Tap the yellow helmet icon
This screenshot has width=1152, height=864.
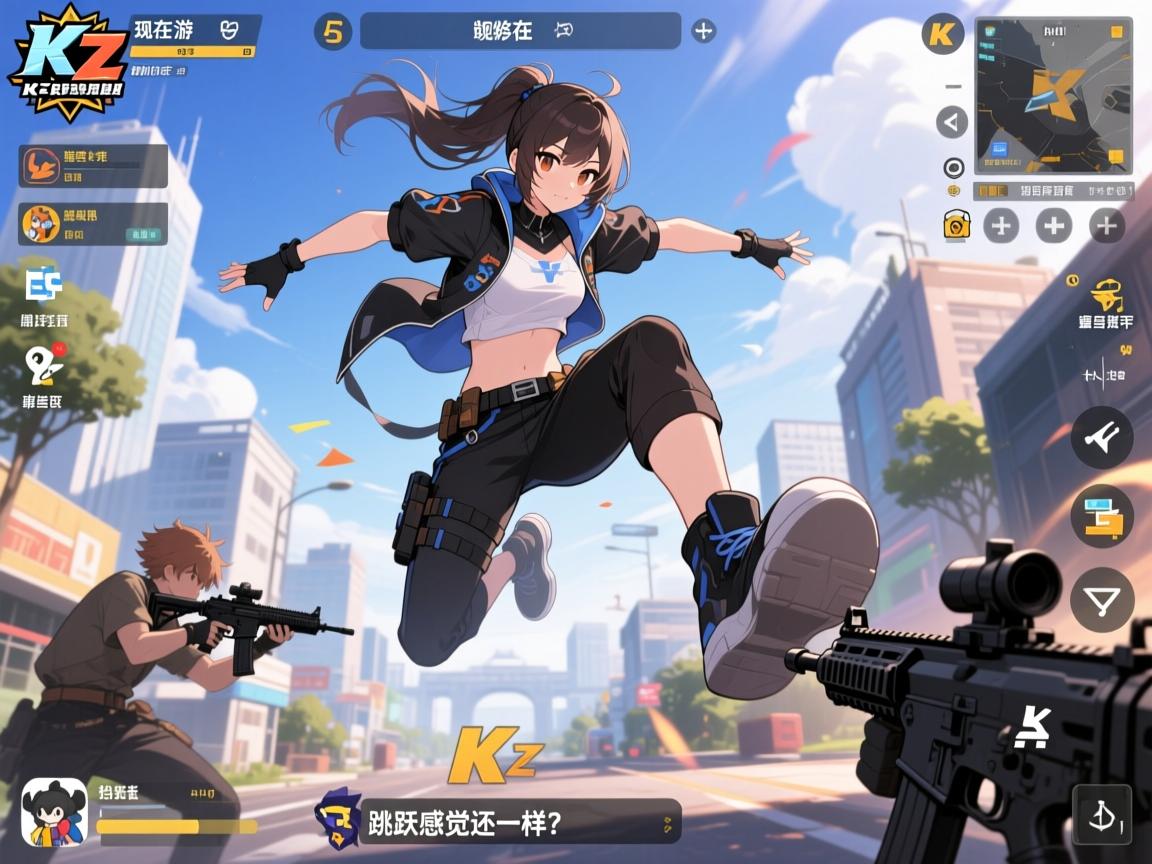pyautogui.click(x=1104, y=295)
